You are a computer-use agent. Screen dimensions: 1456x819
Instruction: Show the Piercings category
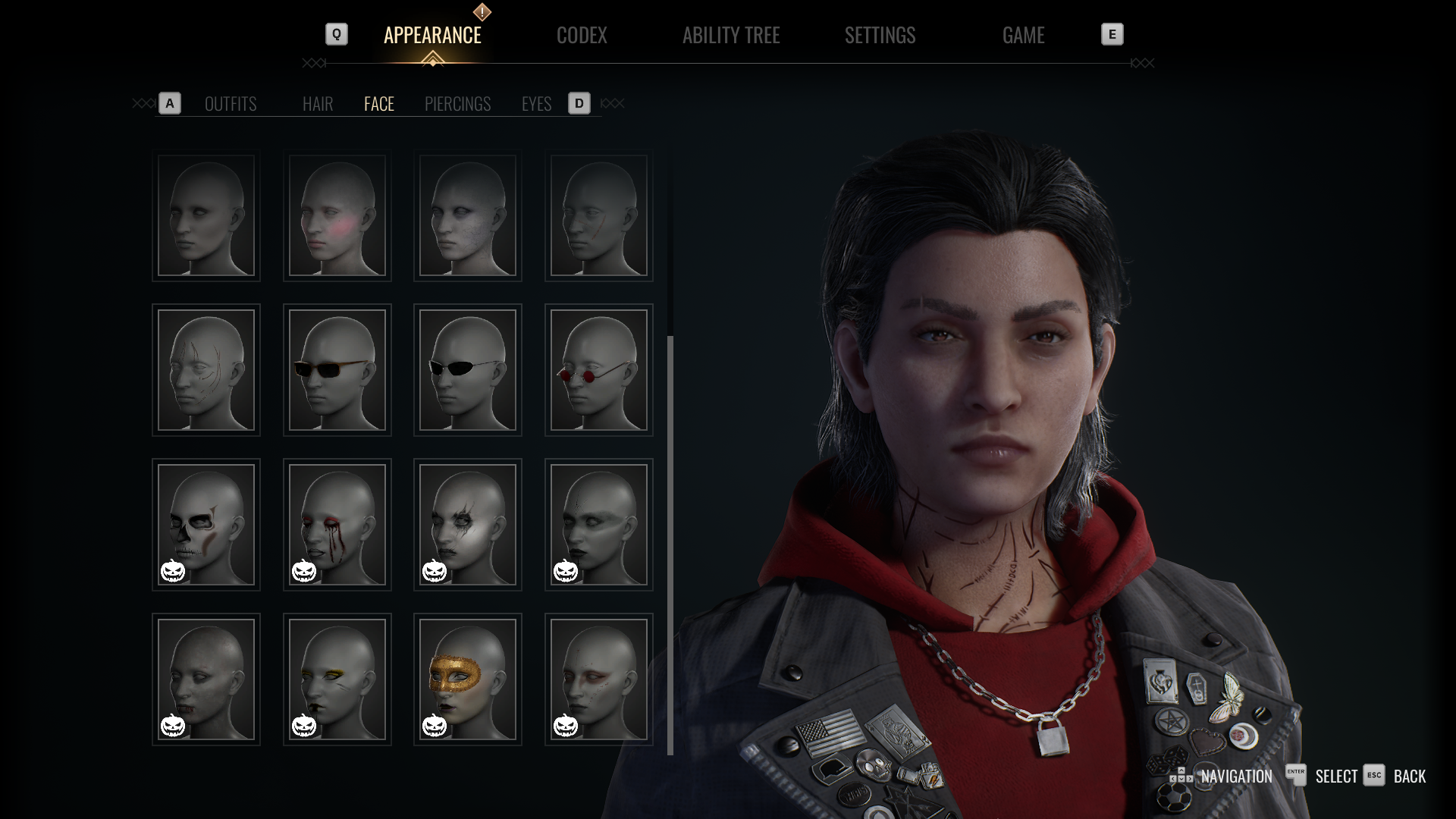457,104
